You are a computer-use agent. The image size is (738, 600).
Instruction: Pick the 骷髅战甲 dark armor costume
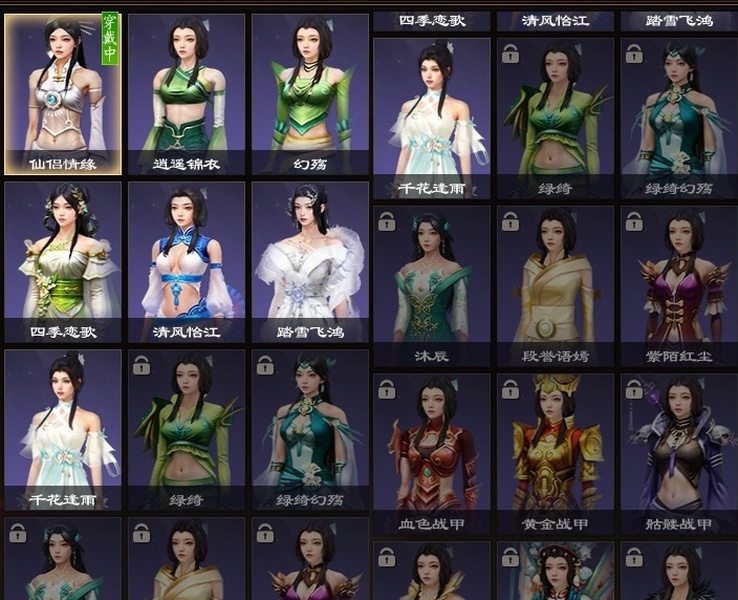(x=678, y=452)
